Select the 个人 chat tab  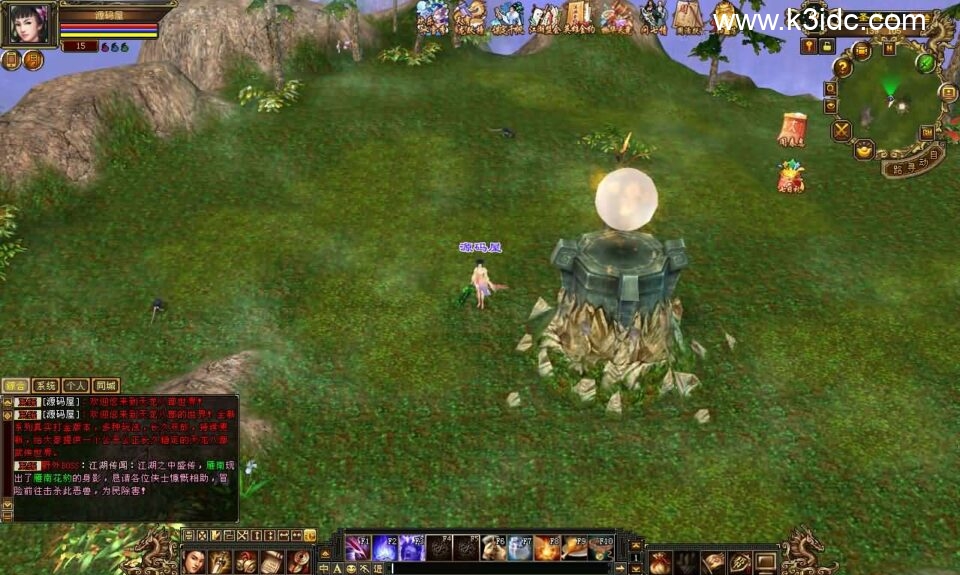pos(76,385)
